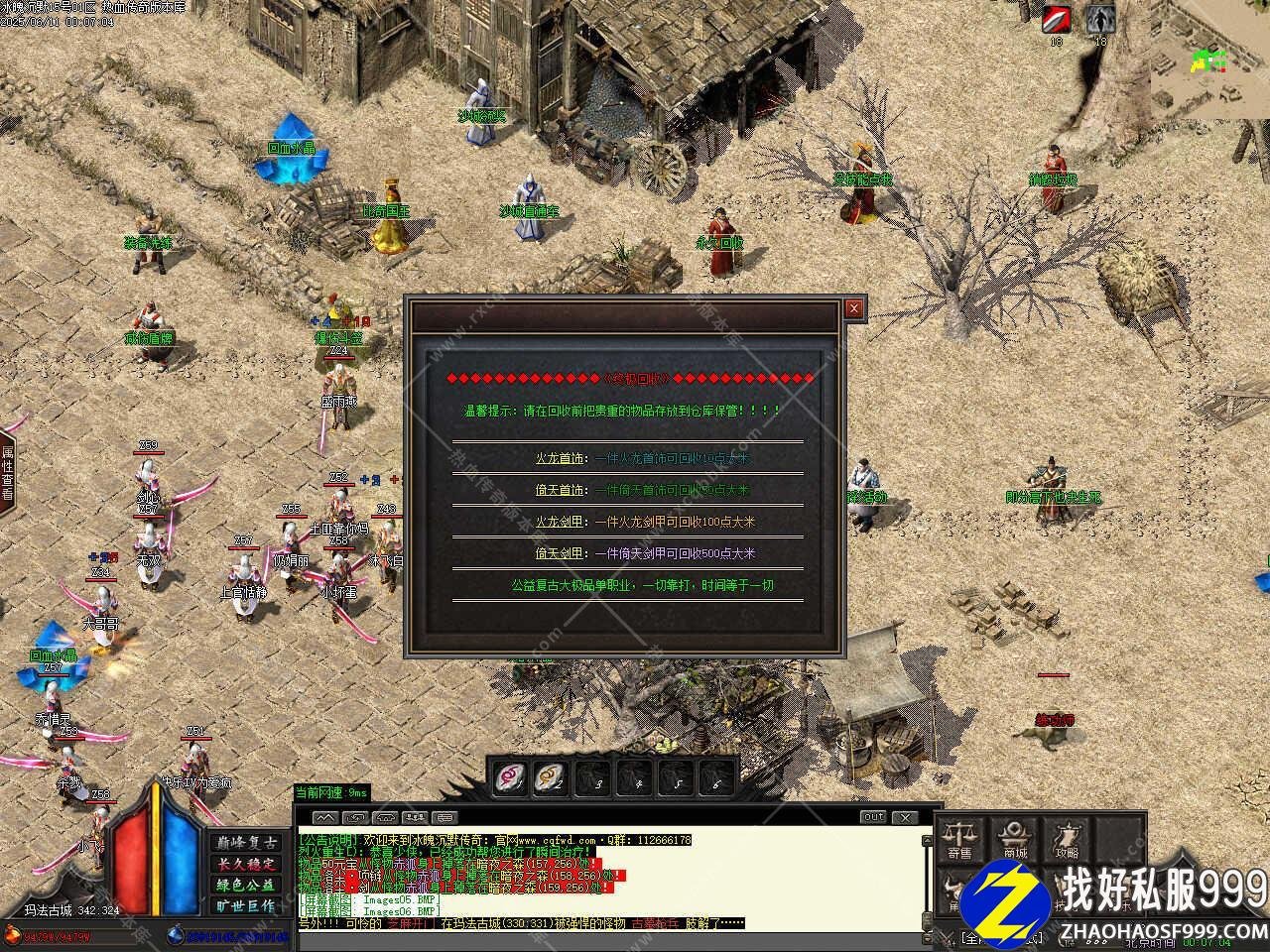Activate hotbar slot number 2 item
The height and width of the screenshot is (952, 1270).
[551, 776]
